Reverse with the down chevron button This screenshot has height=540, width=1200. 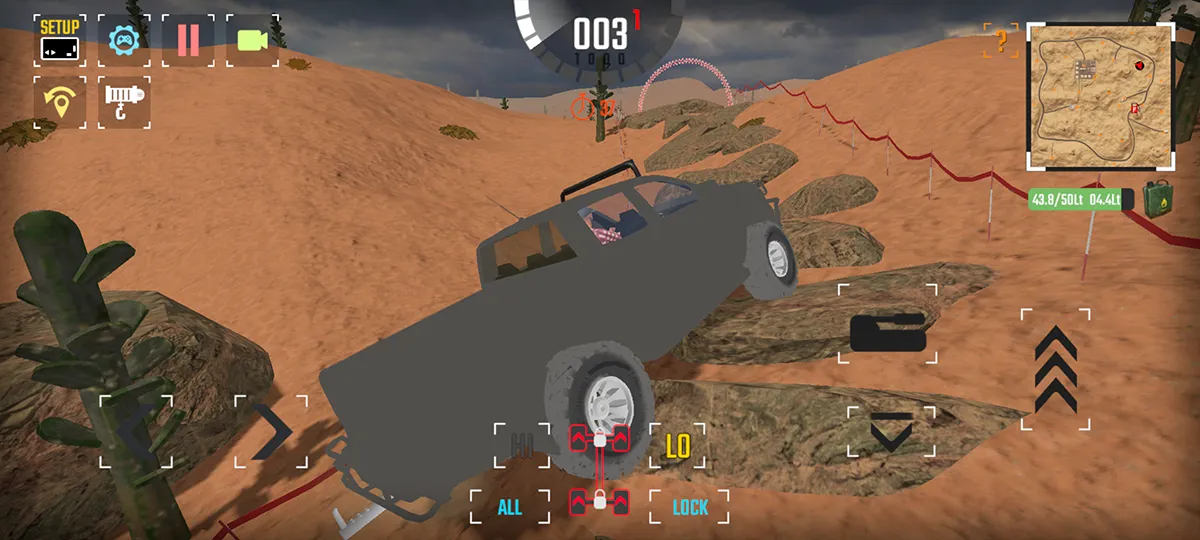click(x=890, y=432)
